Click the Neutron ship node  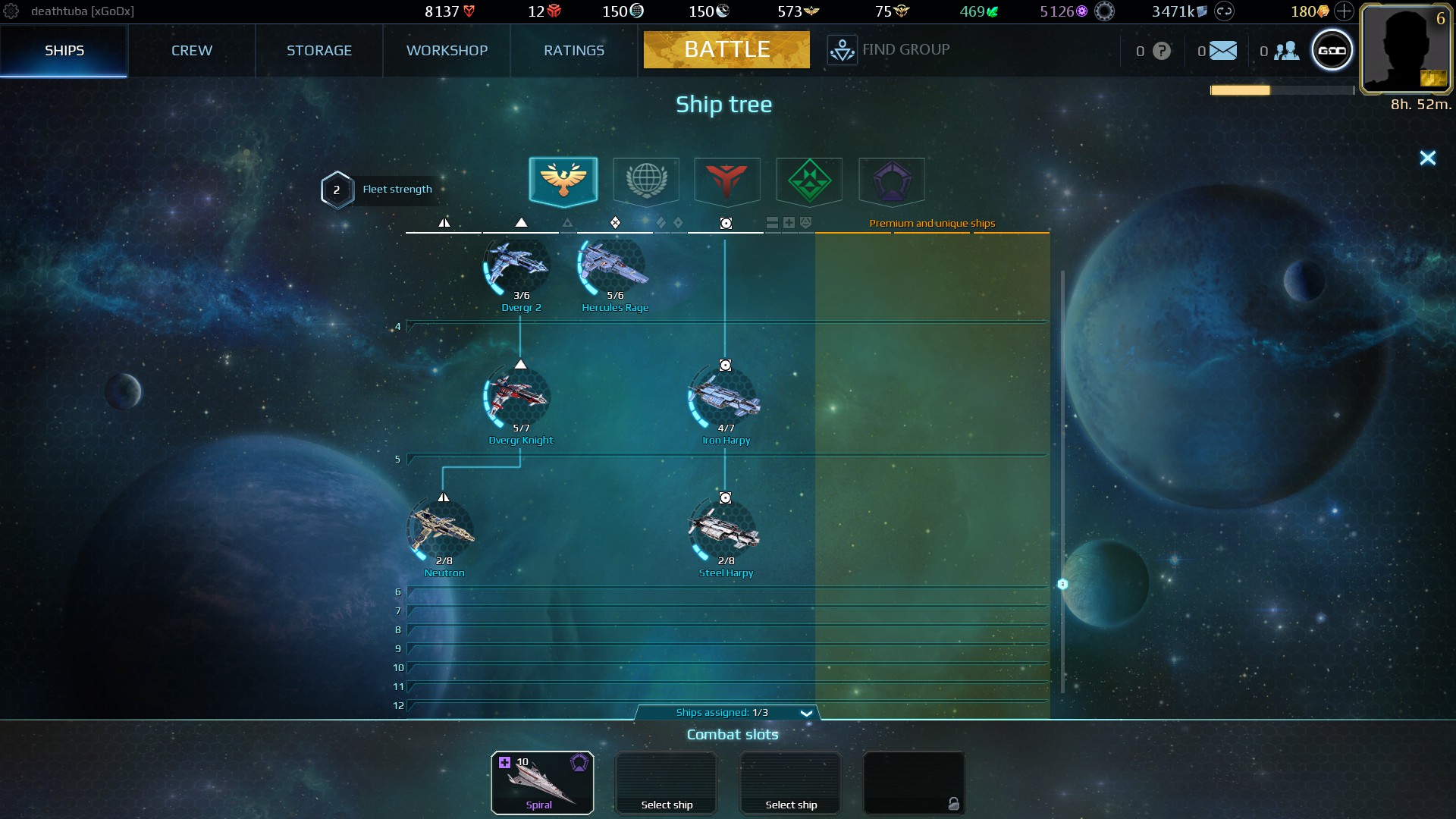(444, 532)
